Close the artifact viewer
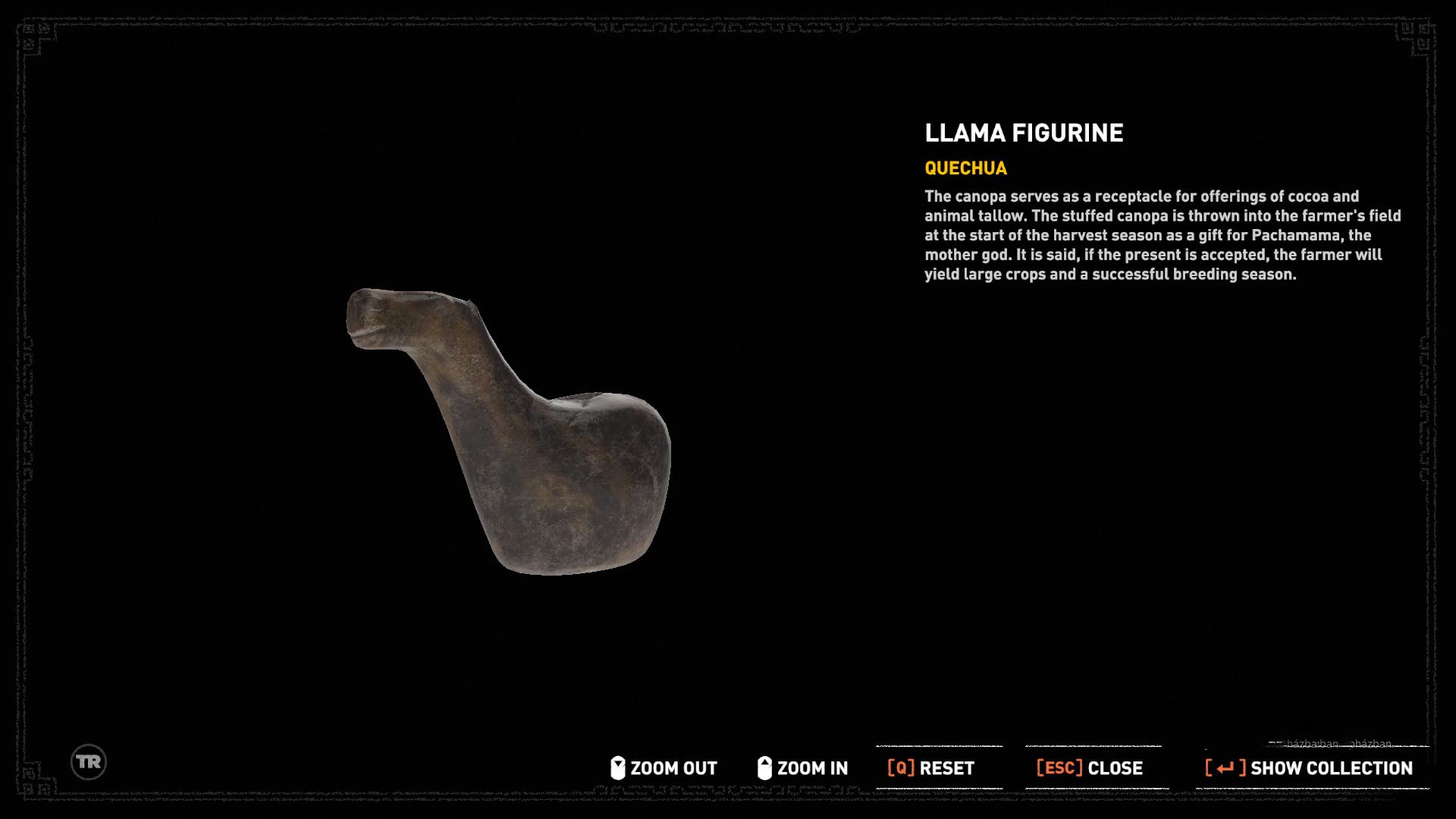This screenshot has width=1456, height=819. [x=1089, y=768]
